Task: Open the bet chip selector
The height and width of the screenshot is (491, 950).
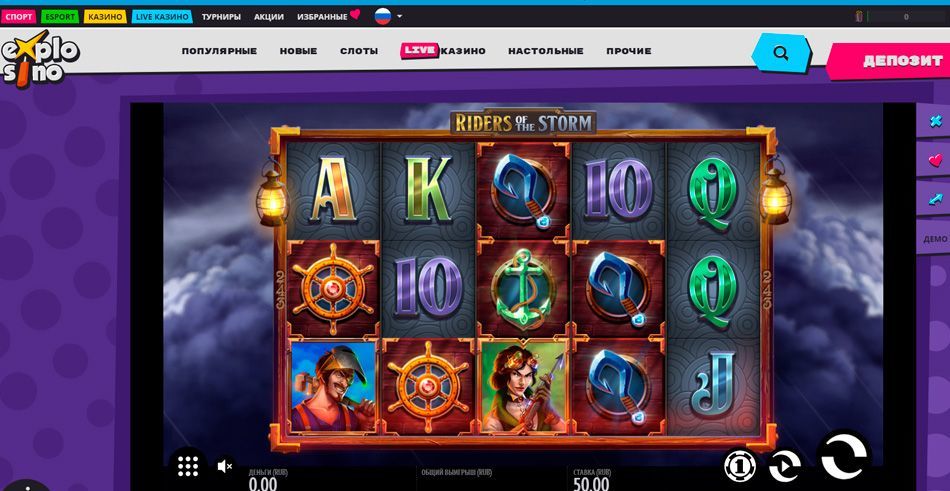Action: point(739,466)
